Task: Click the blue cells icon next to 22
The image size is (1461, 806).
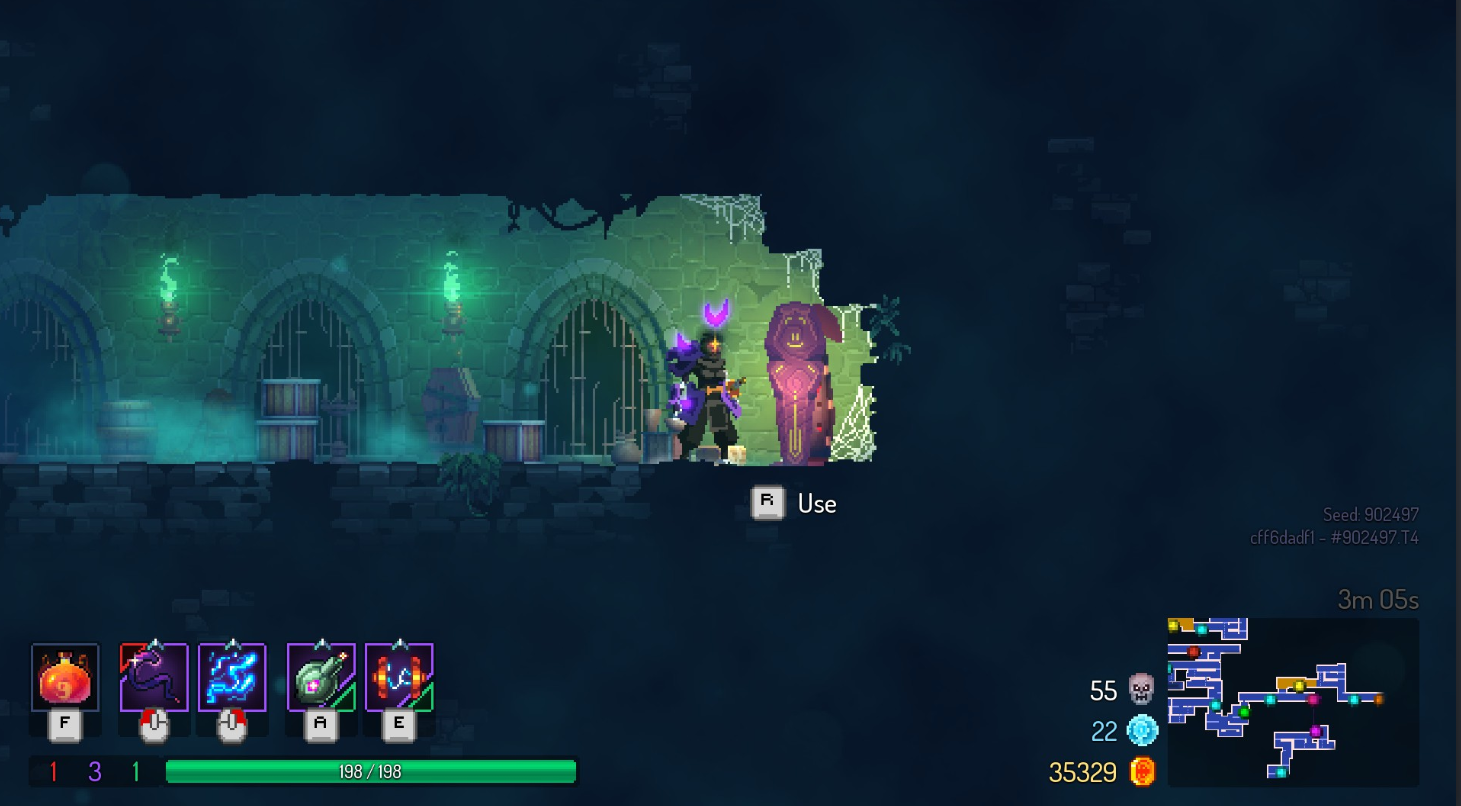Action: click(x=1140, y=731)
